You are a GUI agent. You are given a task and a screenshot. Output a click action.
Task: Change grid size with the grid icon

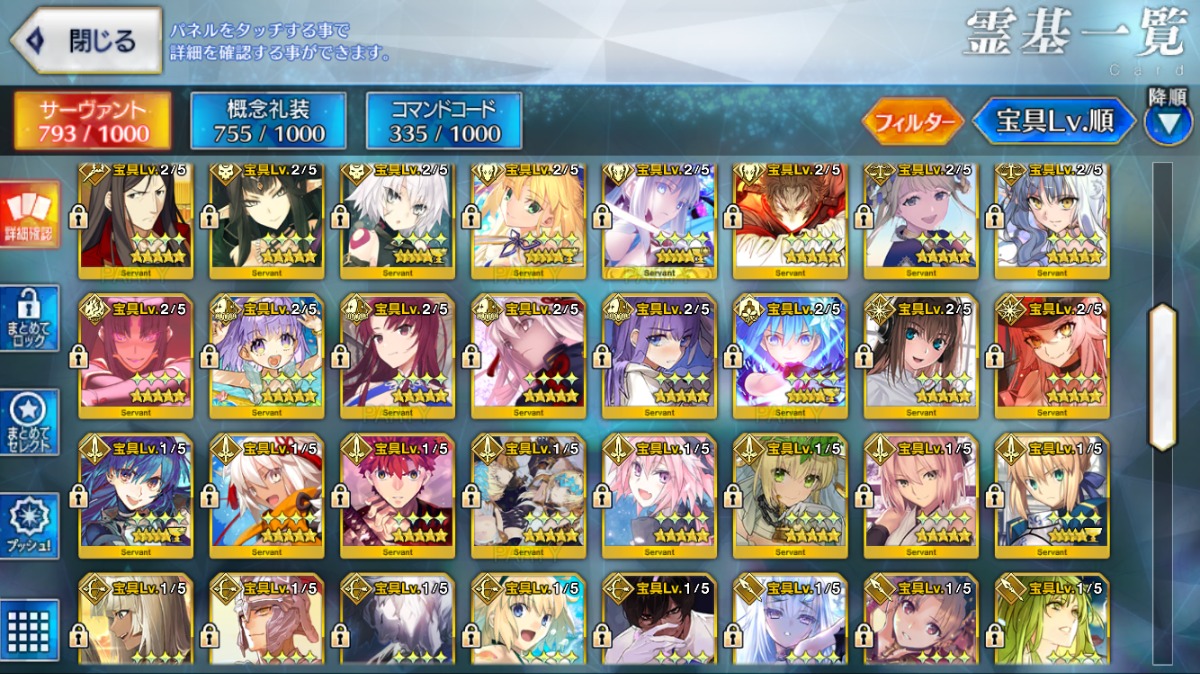pos(28,629)
